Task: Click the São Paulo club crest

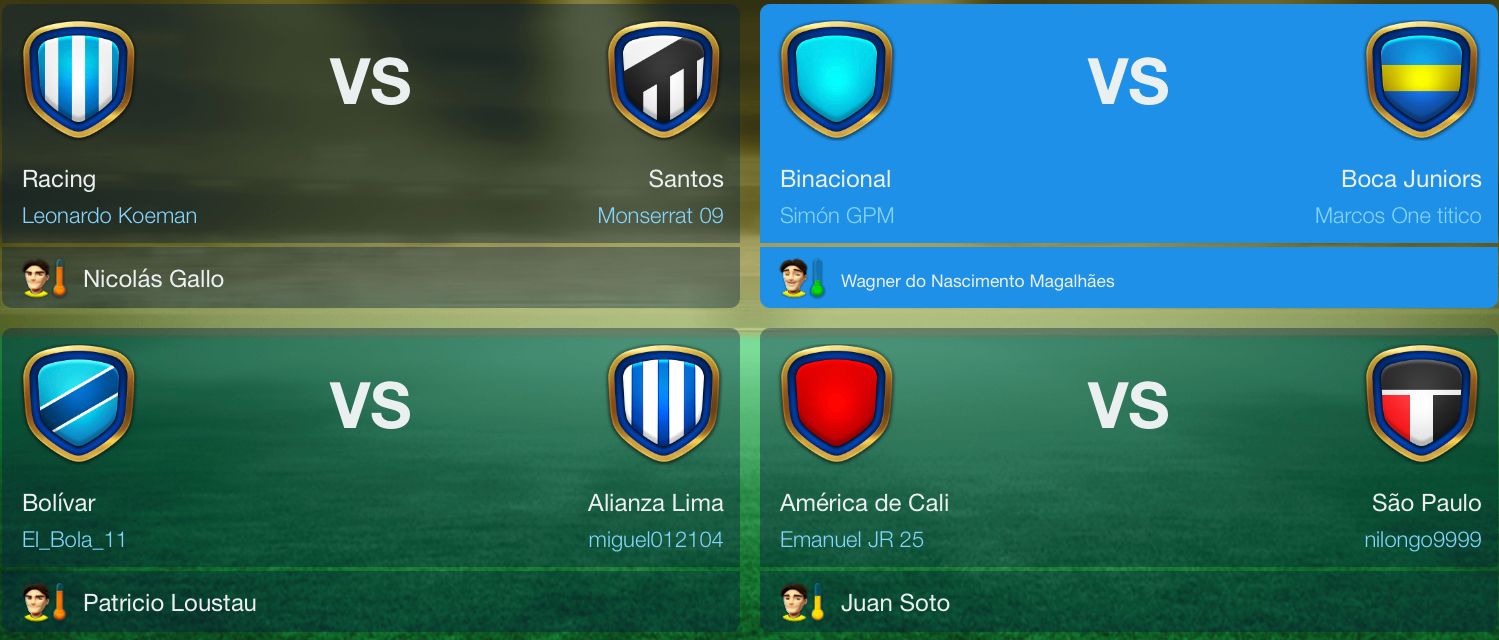Action: 1421,403
